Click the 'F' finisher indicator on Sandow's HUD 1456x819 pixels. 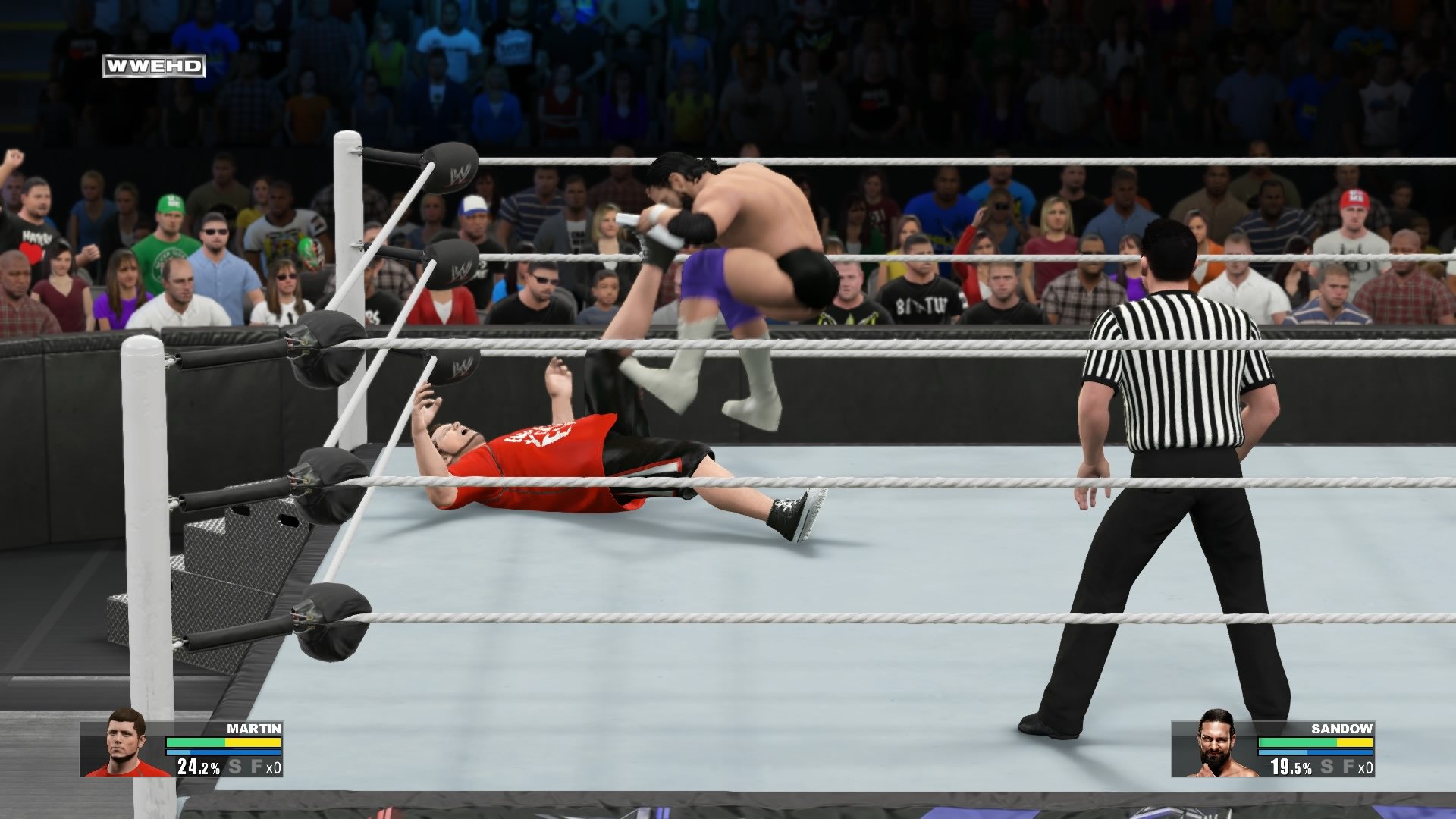pyautogui.click(x=1348, y=767)
